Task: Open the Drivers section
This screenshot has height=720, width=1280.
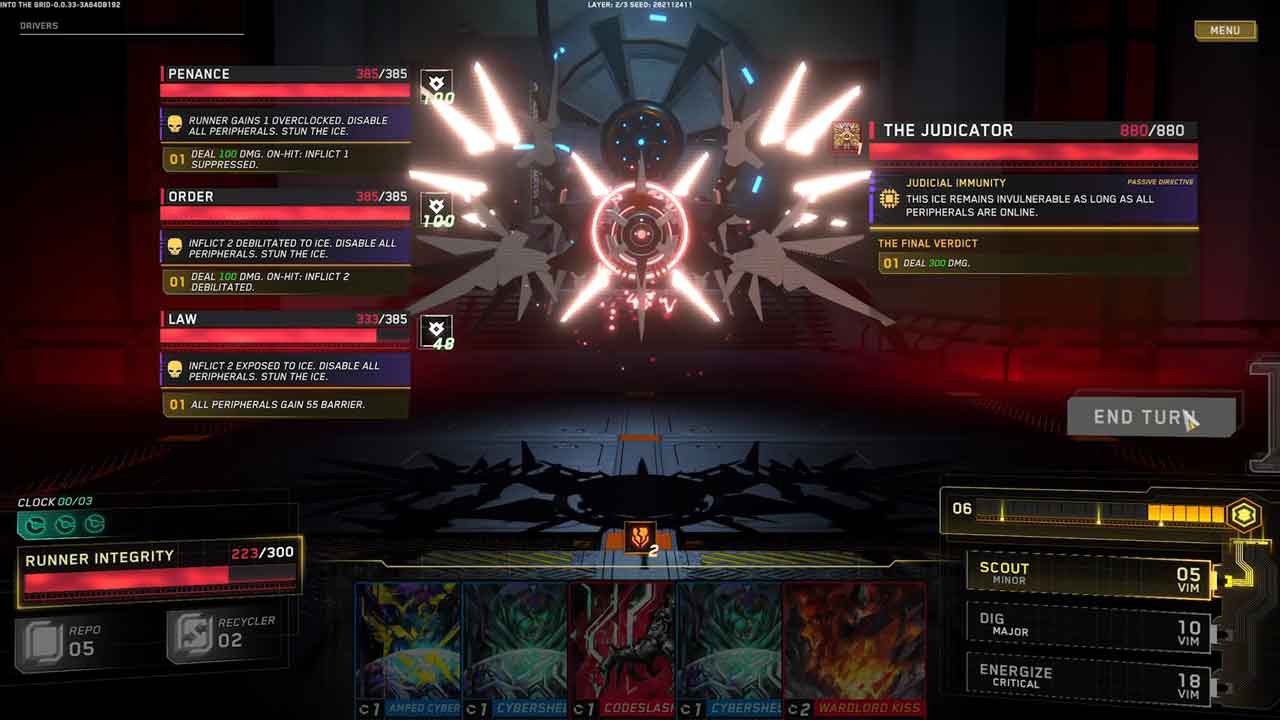Action: point(40,26)
